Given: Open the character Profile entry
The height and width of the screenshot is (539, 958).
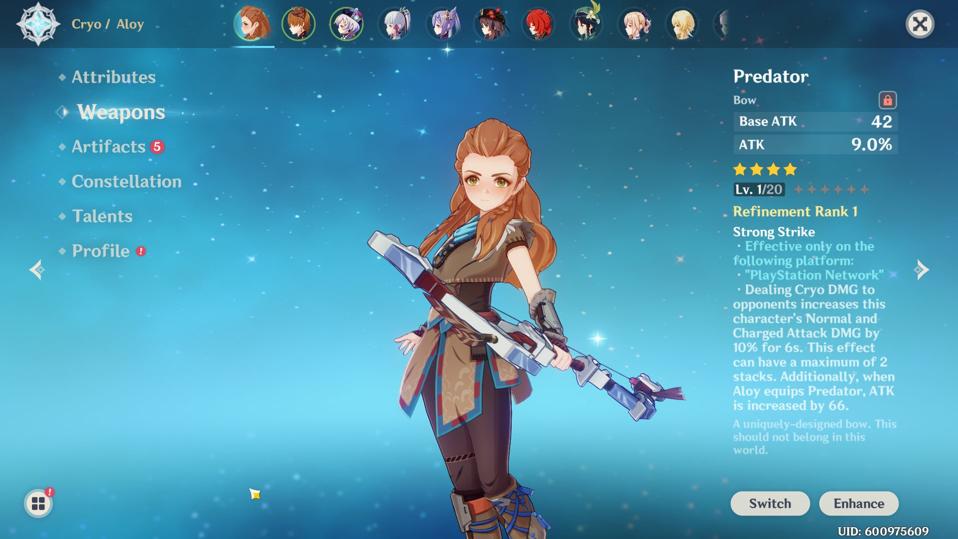Looking at the screenshot, I should tap(100, 251).
